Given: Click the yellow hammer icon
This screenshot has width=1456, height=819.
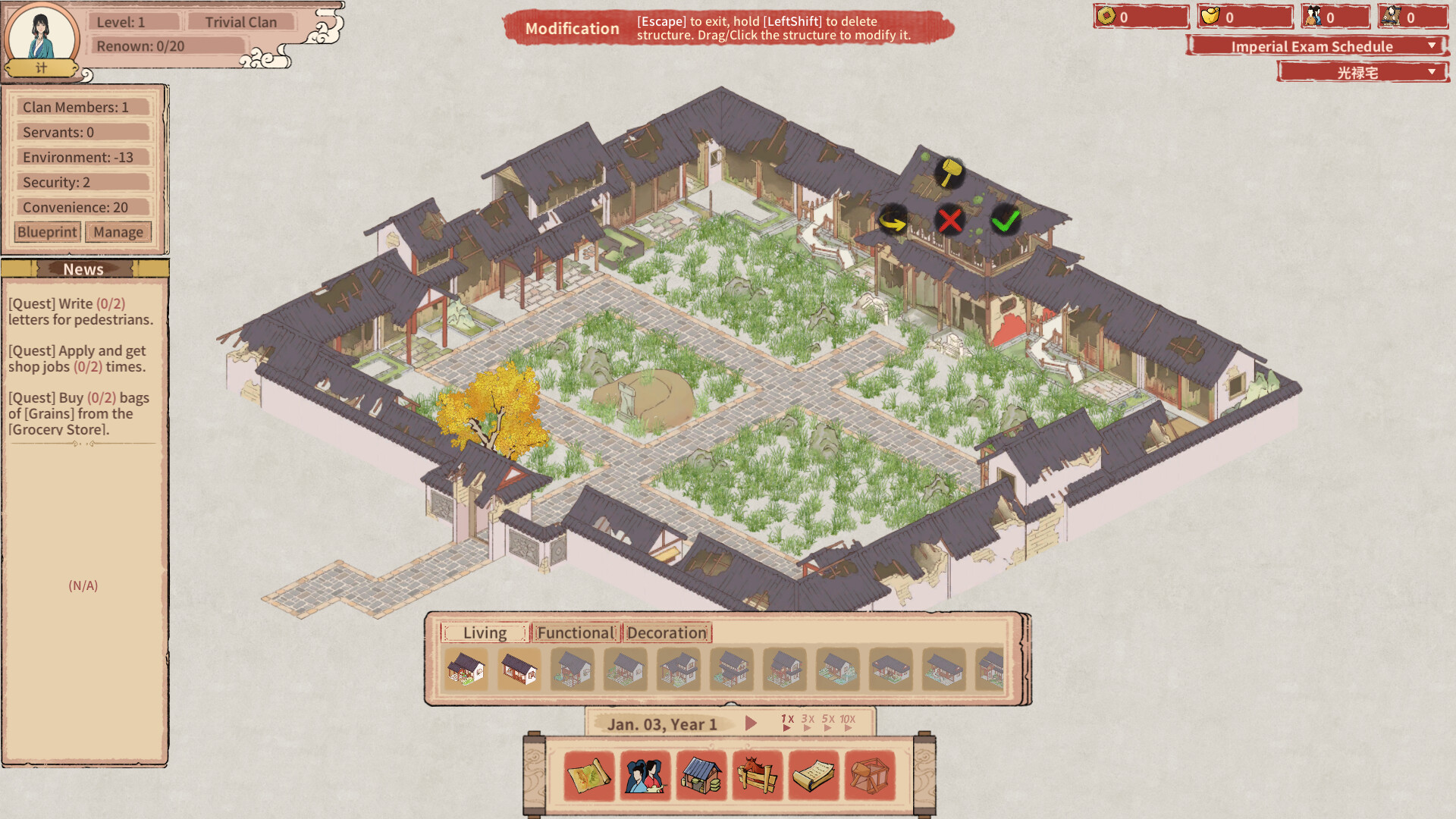Looking at the screenshot, I should [949, 172].
